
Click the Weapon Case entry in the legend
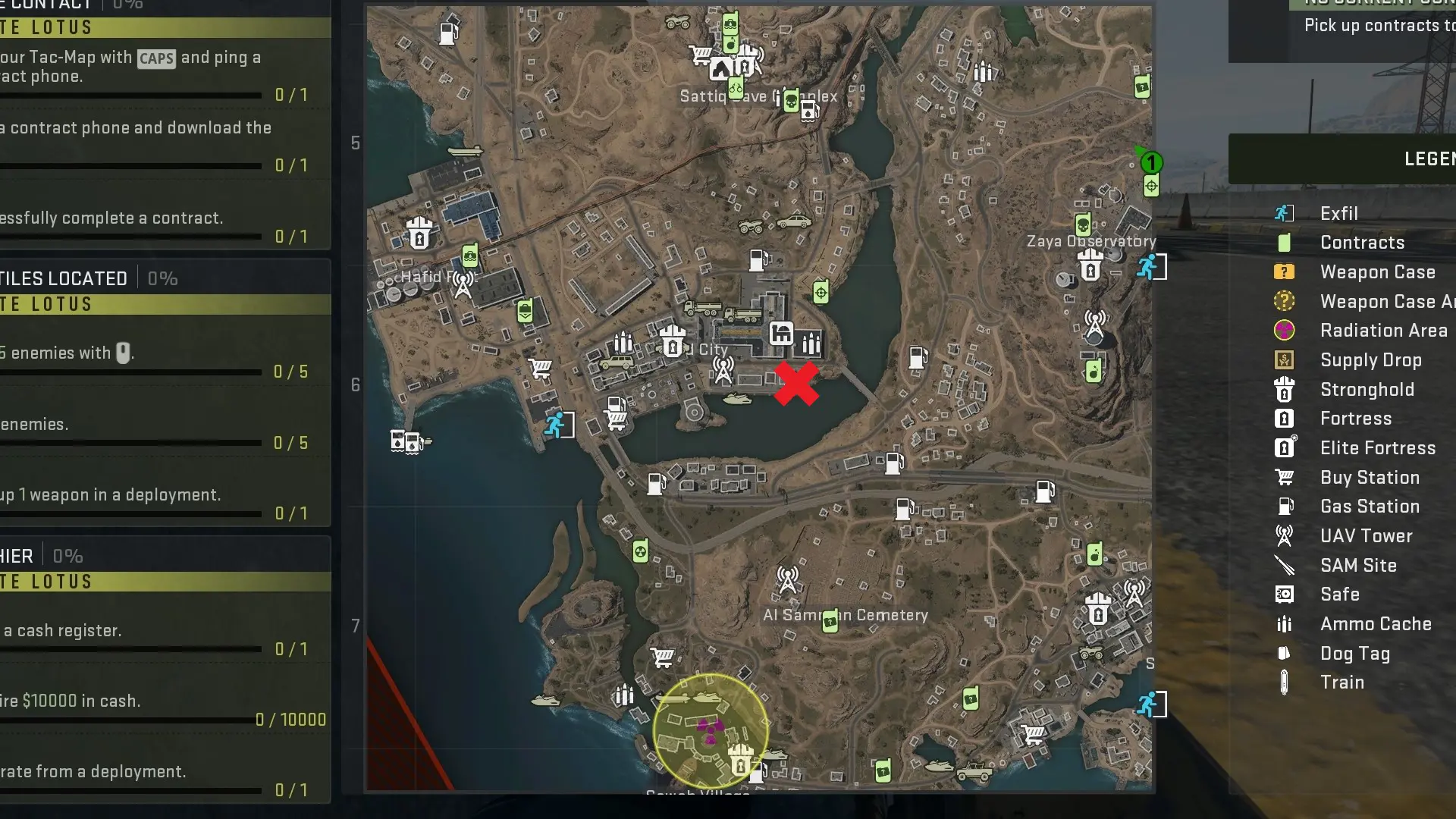(1378, 272)
